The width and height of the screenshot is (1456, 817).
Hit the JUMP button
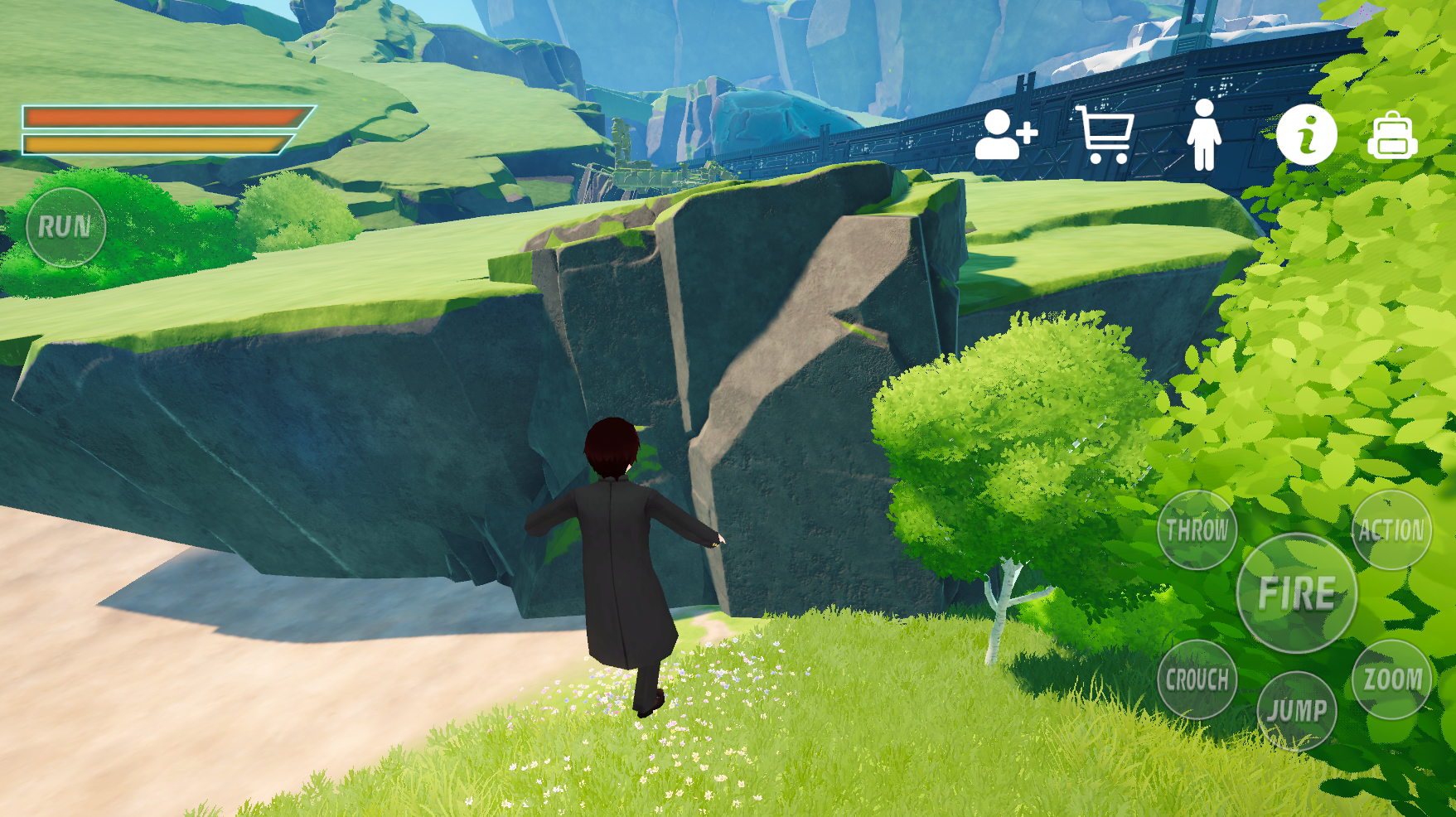[x=1296, y=711]
